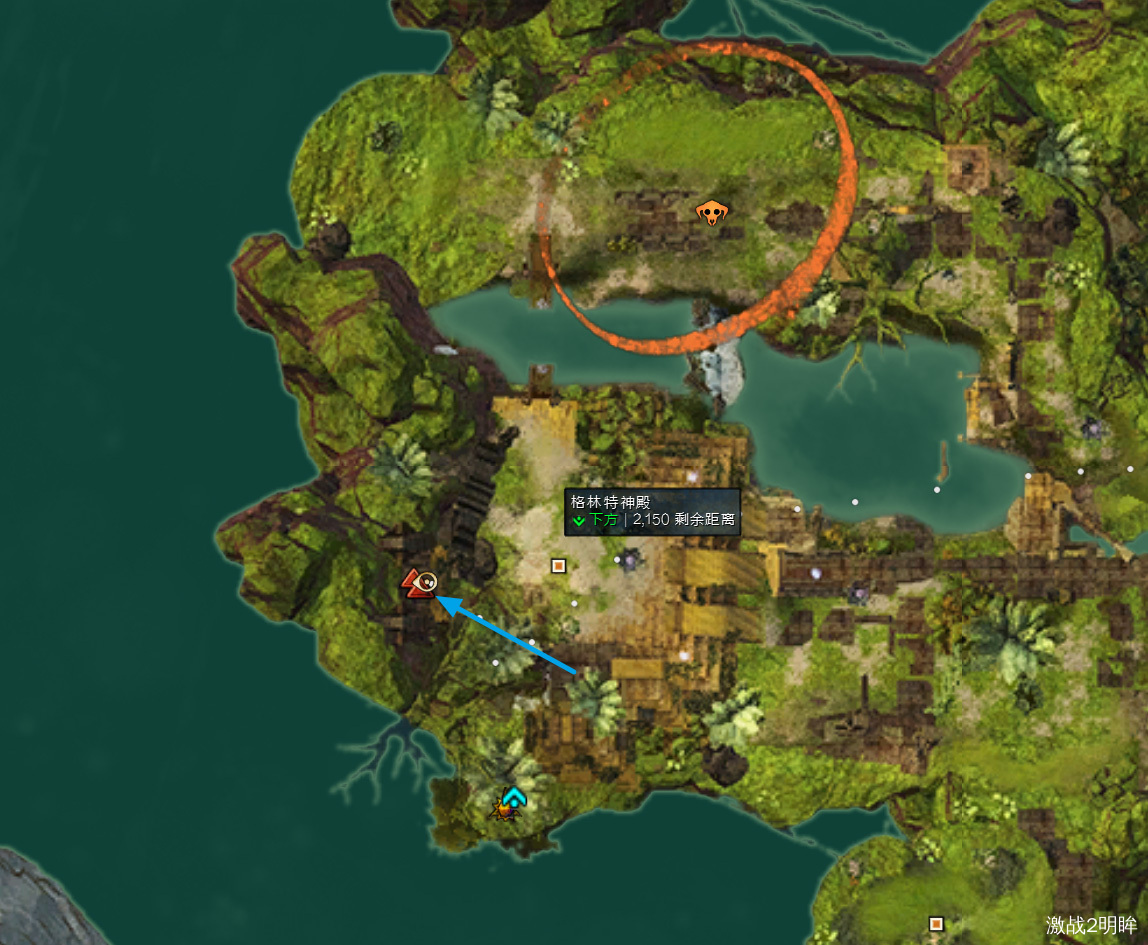The image size is (1148, 945).
Task: Click the orange square marker beside the 格林特神殿 tooltip
Action: [558, 566]
